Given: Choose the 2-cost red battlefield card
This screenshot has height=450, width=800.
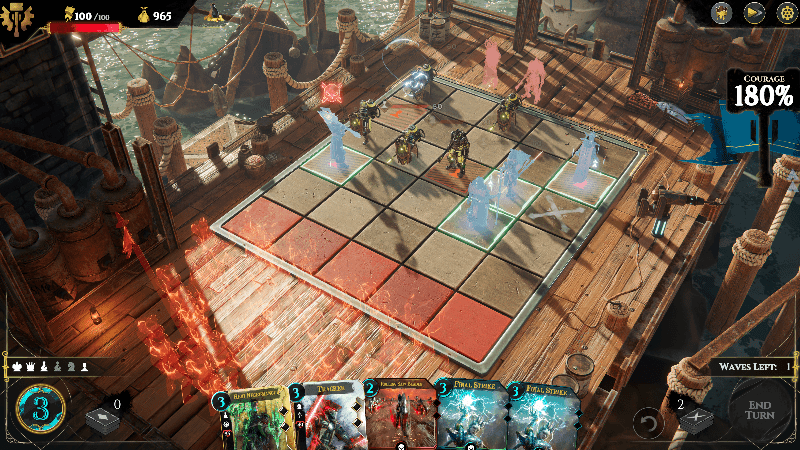Looking at the screenshot, I should click(x=398, y=420).
